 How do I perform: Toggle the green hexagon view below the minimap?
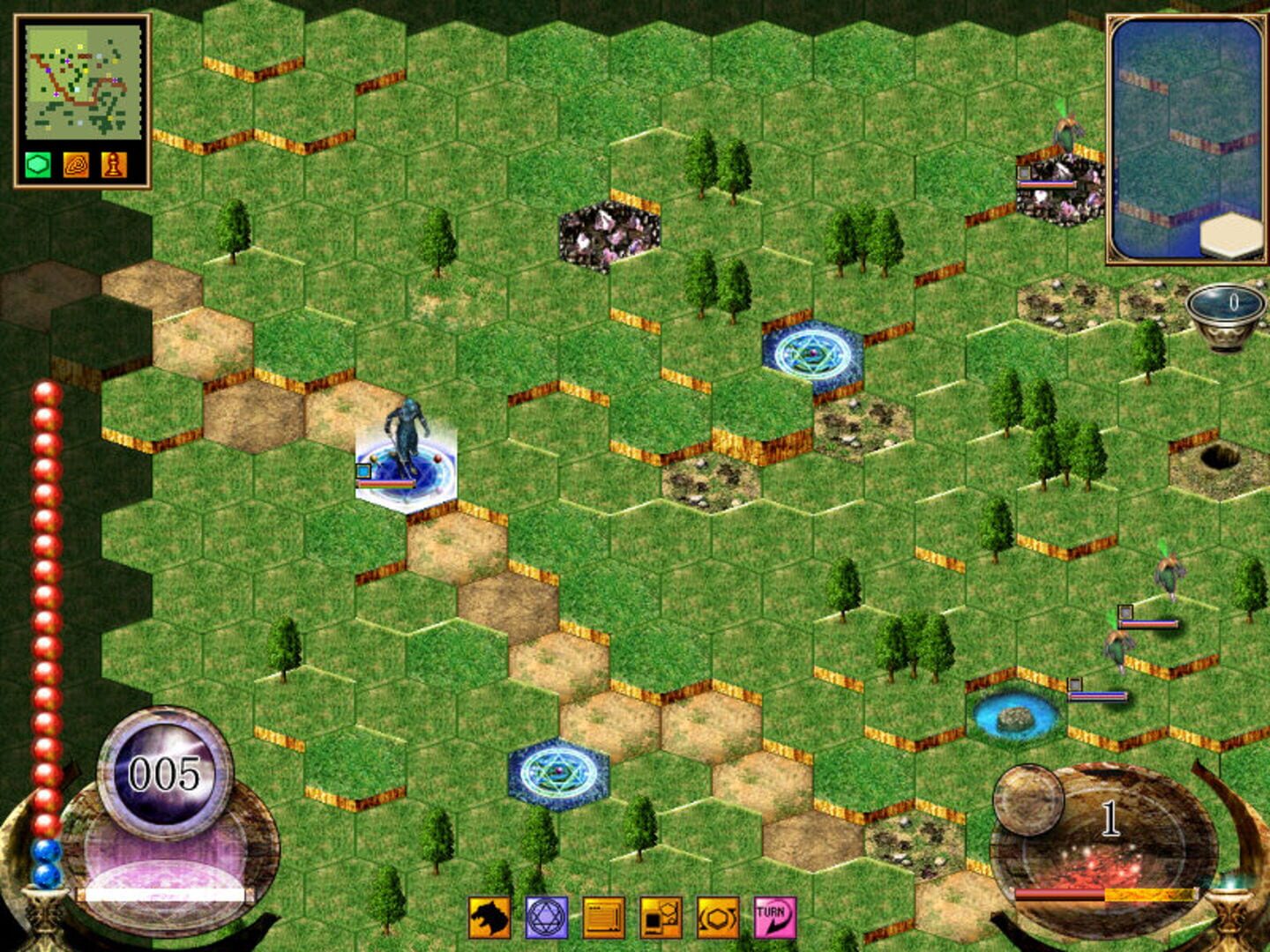pos(38,165)
